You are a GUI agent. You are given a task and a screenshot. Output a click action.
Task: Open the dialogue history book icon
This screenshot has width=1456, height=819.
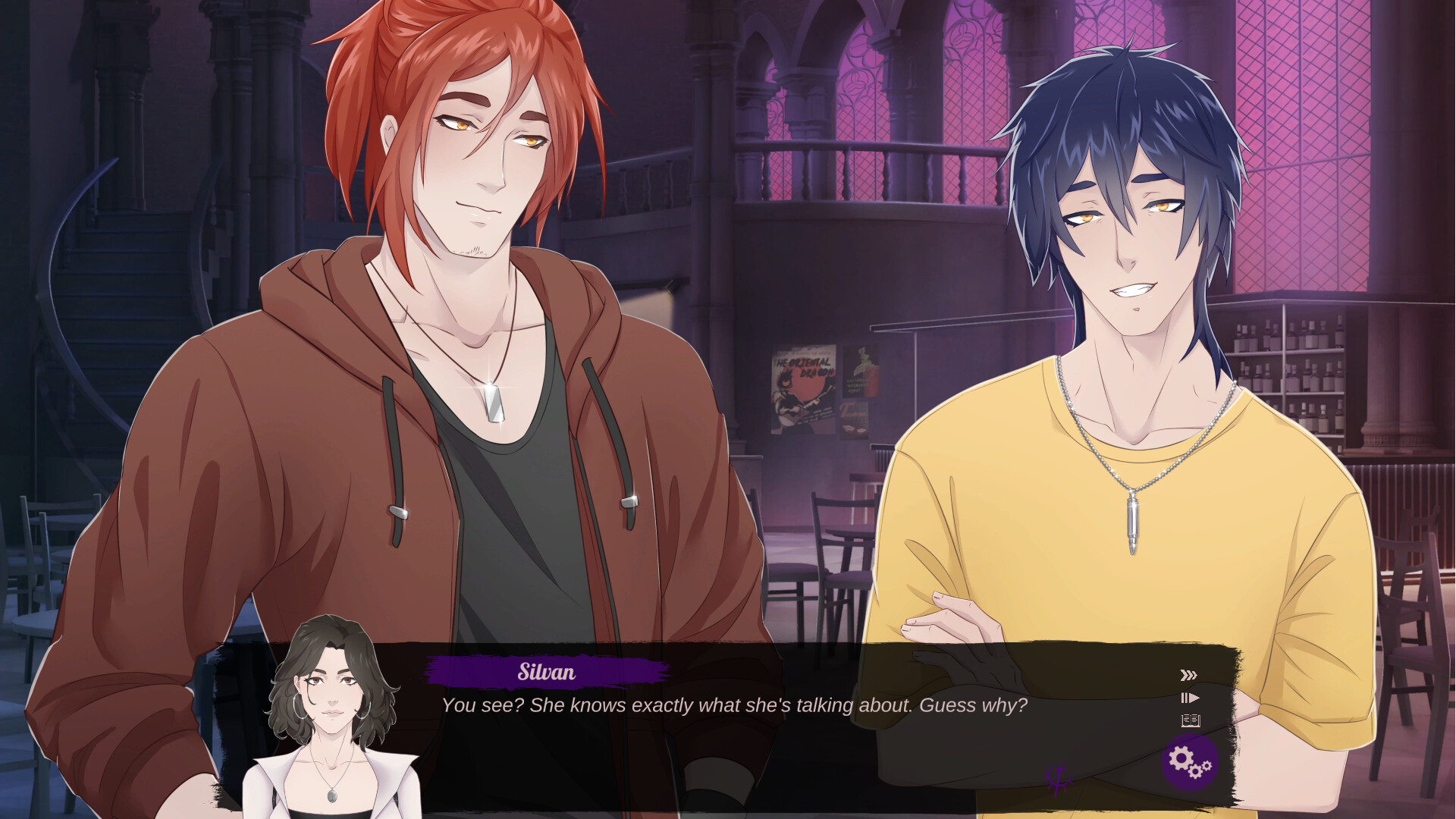tap(1189, 723)
